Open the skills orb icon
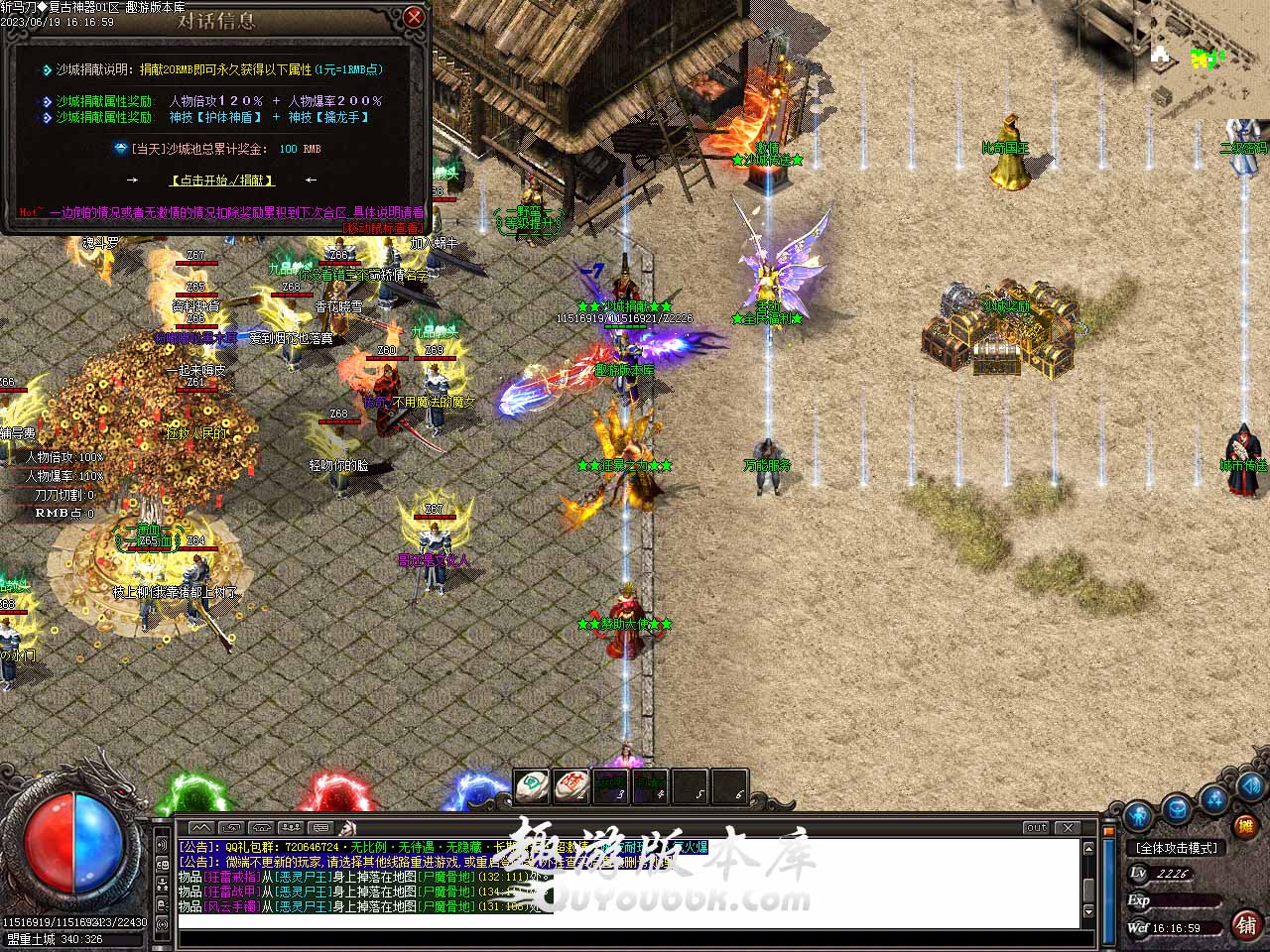Image resolution: width=1270 pixels, height=952 pixels. point(1214,798)
